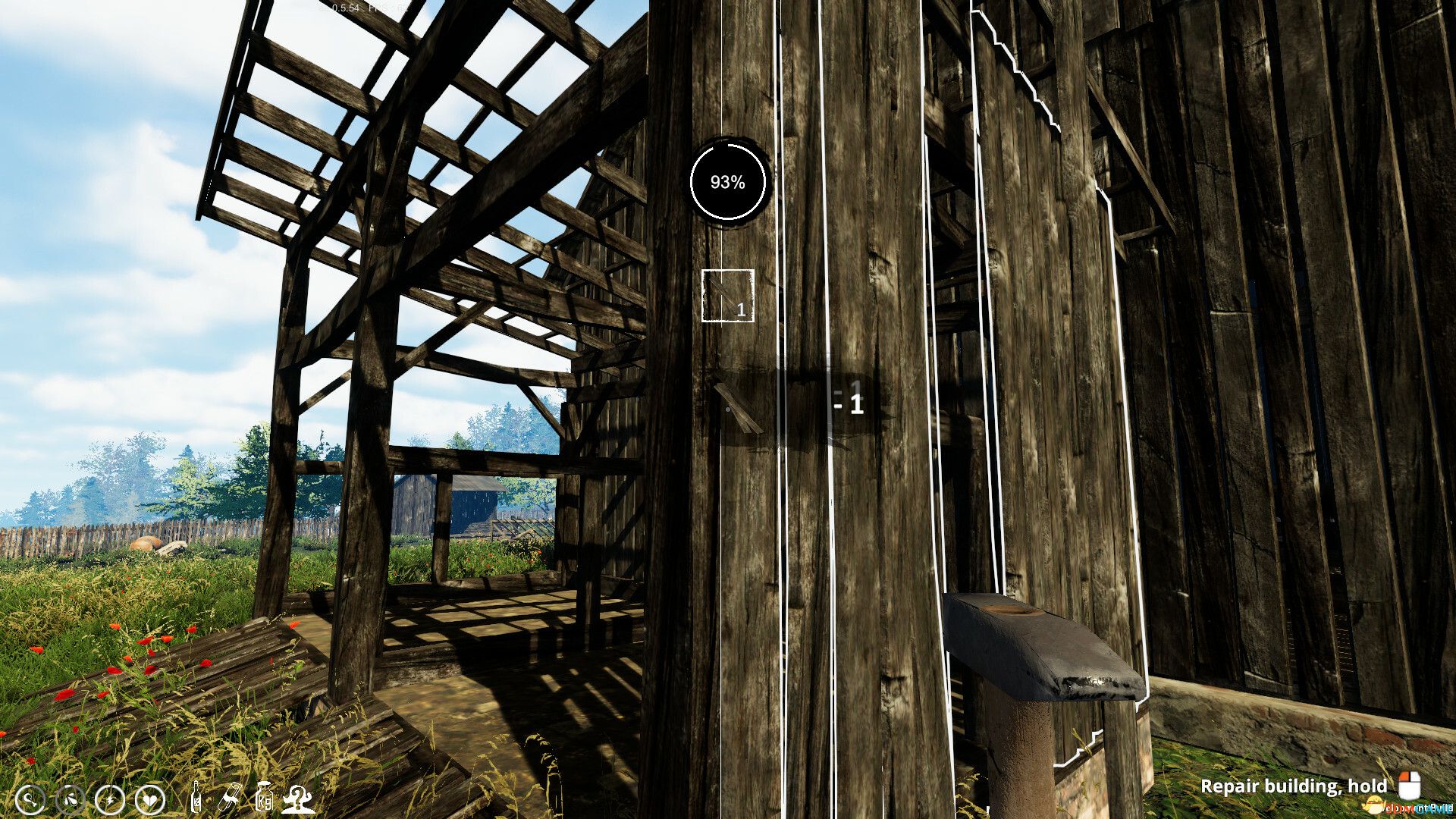Click the bandage injury icon

(229, 797)
